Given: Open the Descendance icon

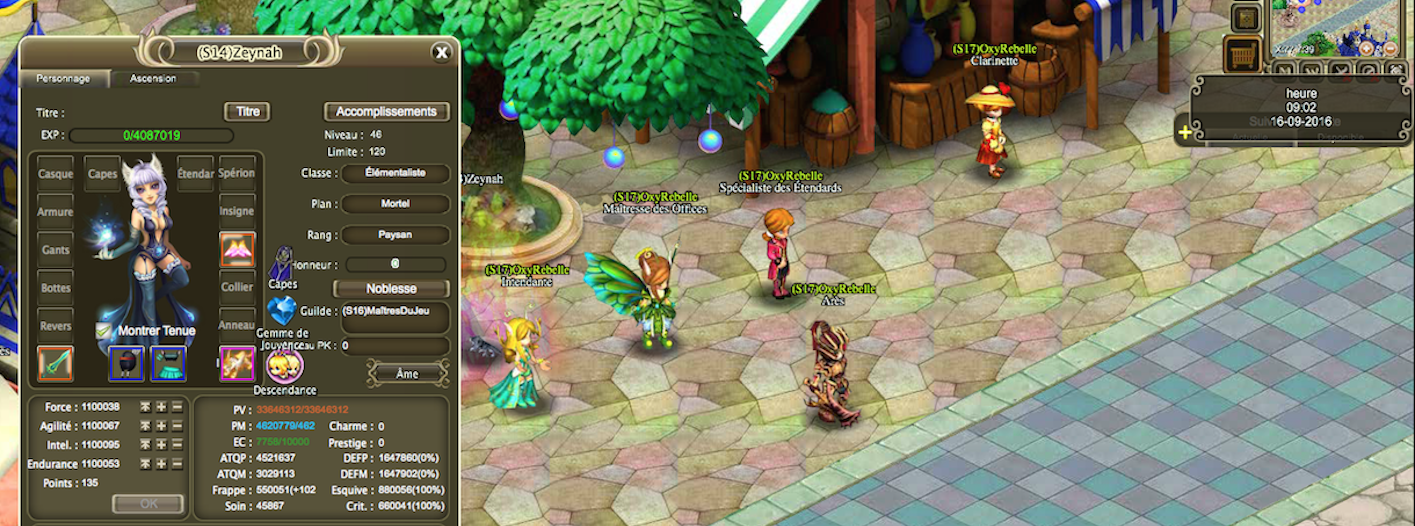Looking at the screenshot, I should 284,365.
